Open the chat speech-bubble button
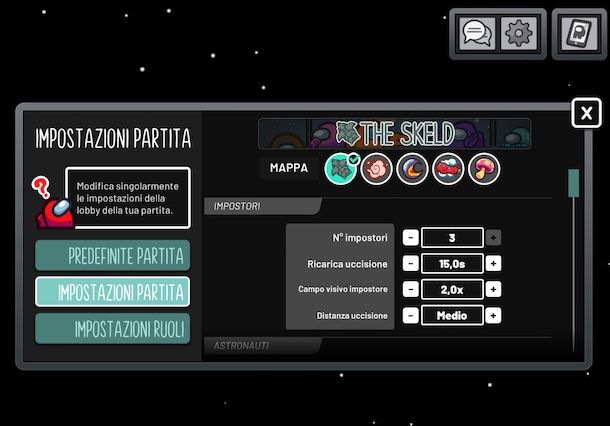The width and height of the screenshot is (610, 426). [478, 34]
